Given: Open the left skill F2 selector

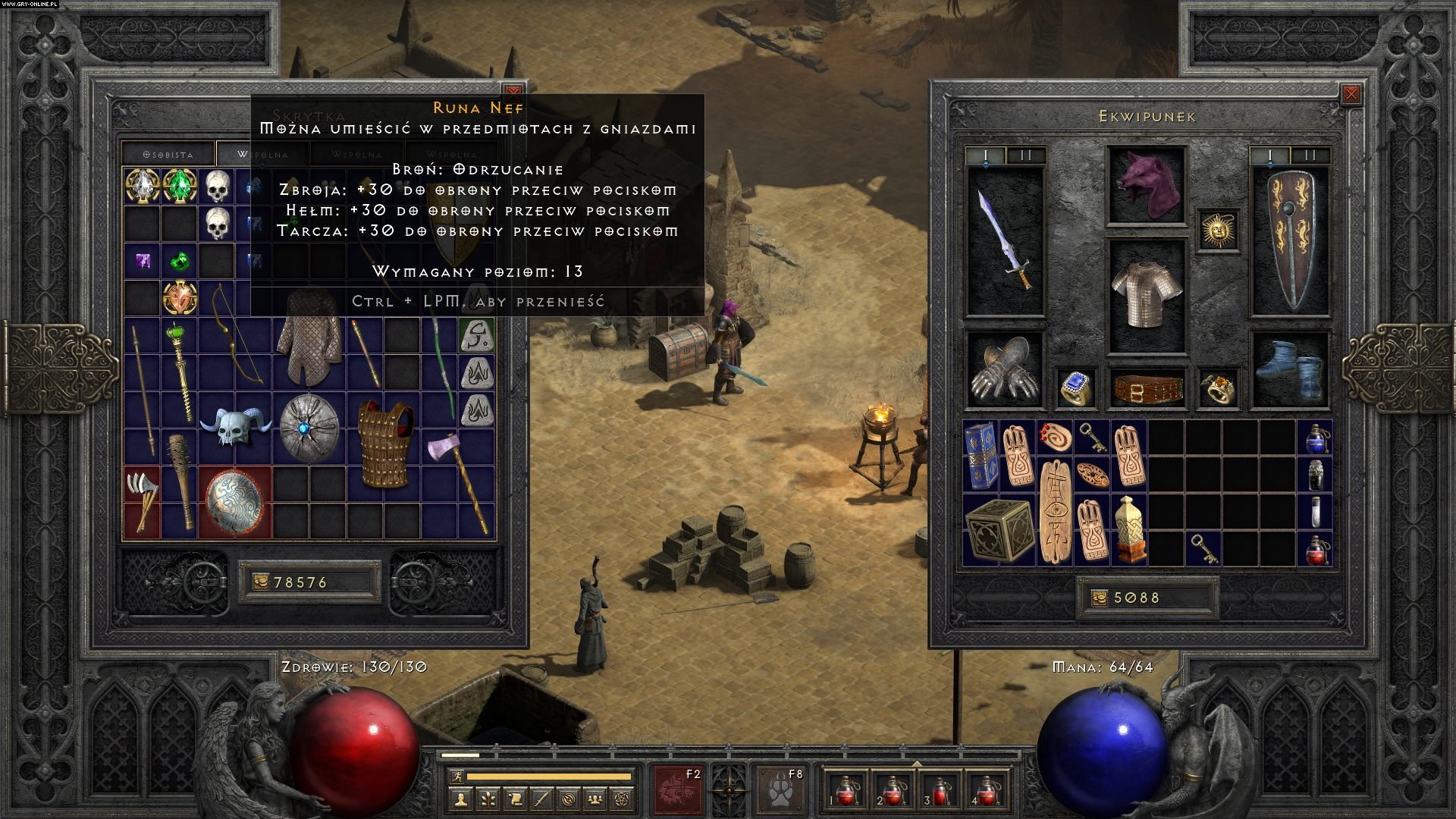Looking at the screenshot, I should click(679, 787).
